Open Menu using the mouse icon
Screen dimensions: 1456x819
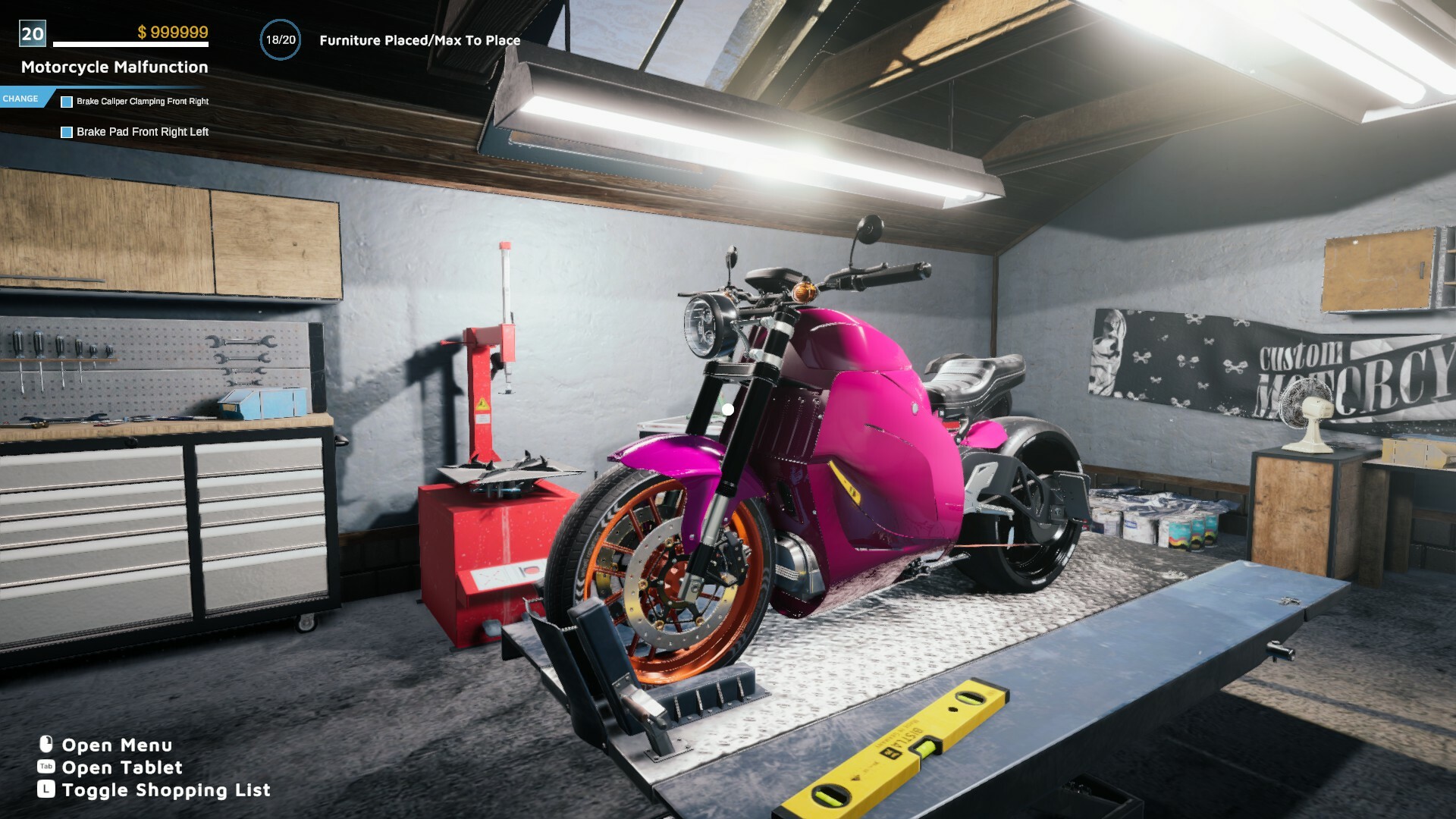46,745
